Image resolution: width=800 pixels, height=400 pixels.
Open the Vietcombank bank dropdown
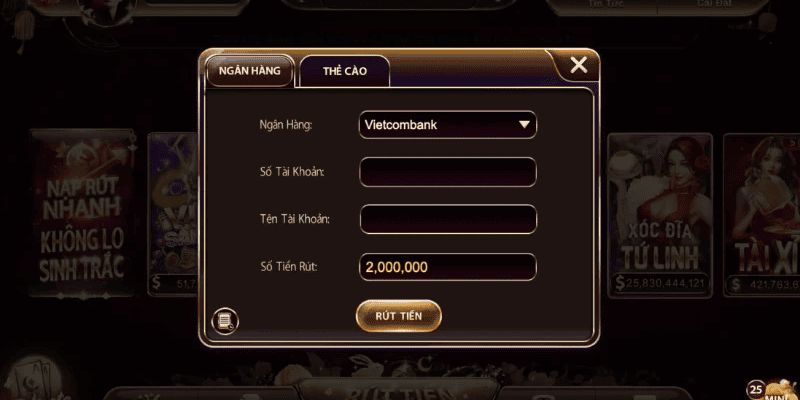pyautogui.click(x=448, y=125)
